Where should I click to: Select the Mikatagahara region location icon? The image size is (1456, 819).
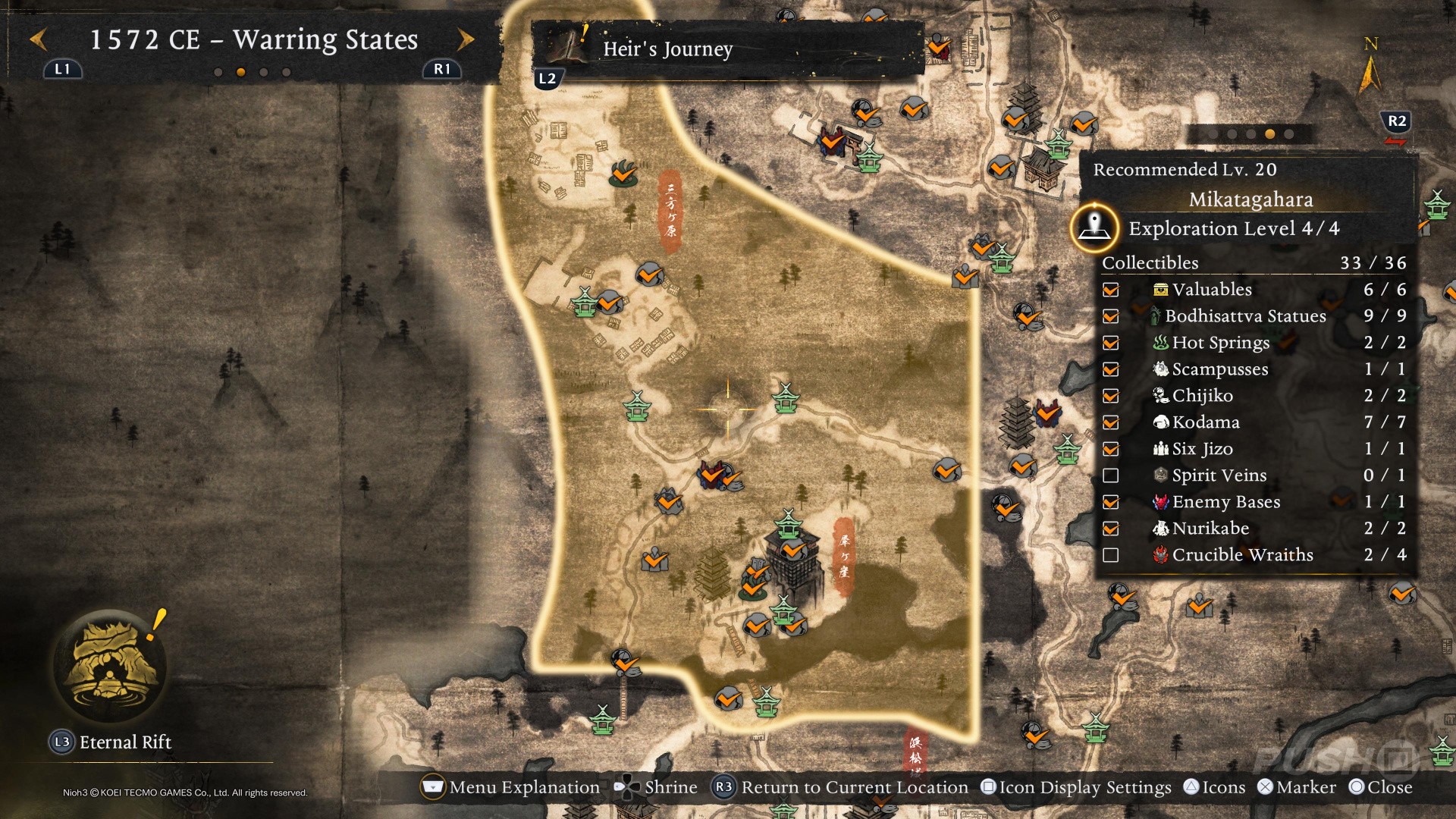1094,227
